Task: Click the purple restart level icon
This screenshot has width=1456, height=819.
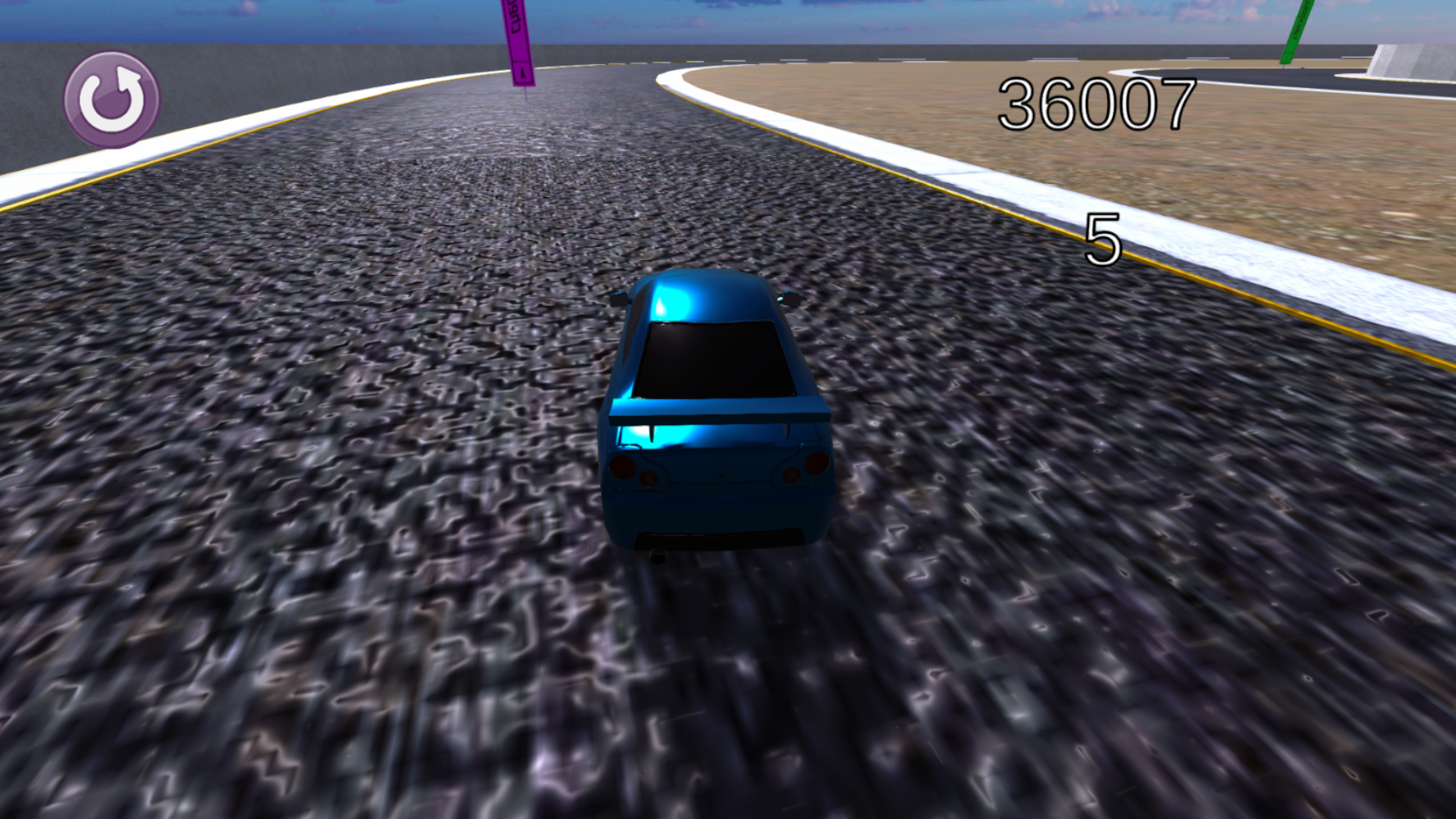Action: tap(112, 98)
